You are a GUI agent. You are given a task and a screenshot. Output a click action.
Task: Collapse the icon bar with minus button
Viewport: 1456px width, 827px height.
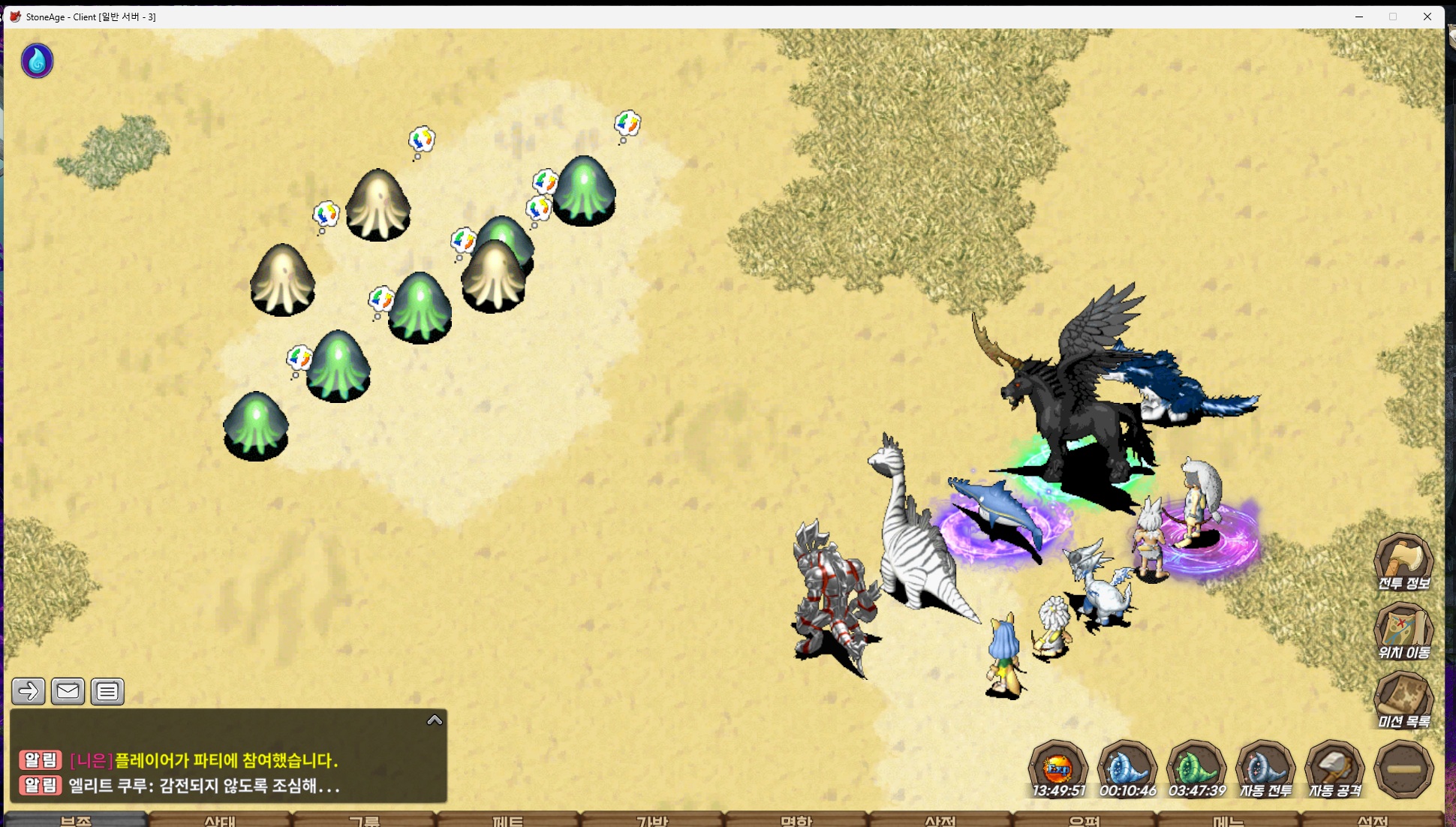pos(1403,769)
